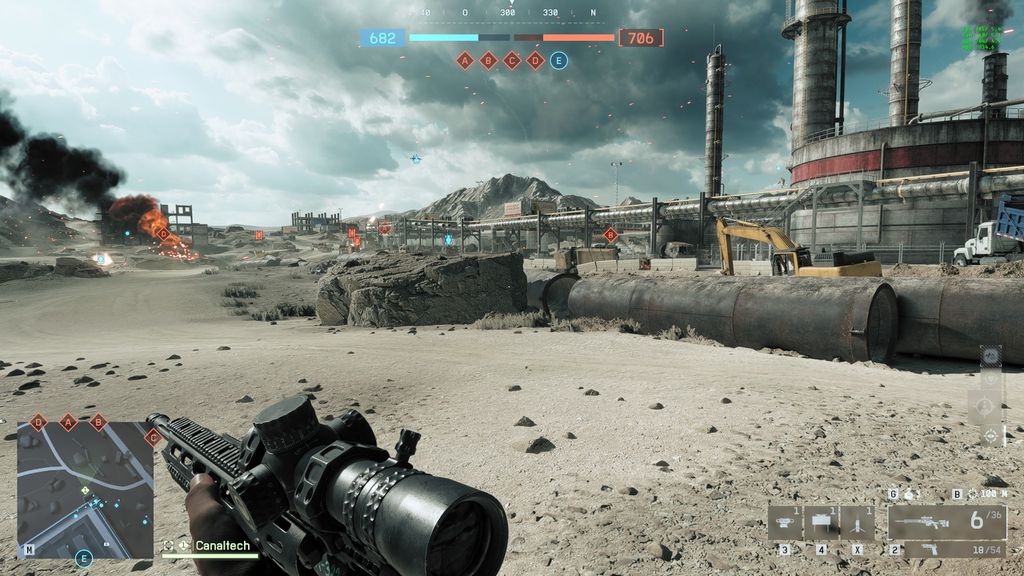Switch to the pistol sidearm slot
Viewport: 1024px width, 576px height.
946,549
